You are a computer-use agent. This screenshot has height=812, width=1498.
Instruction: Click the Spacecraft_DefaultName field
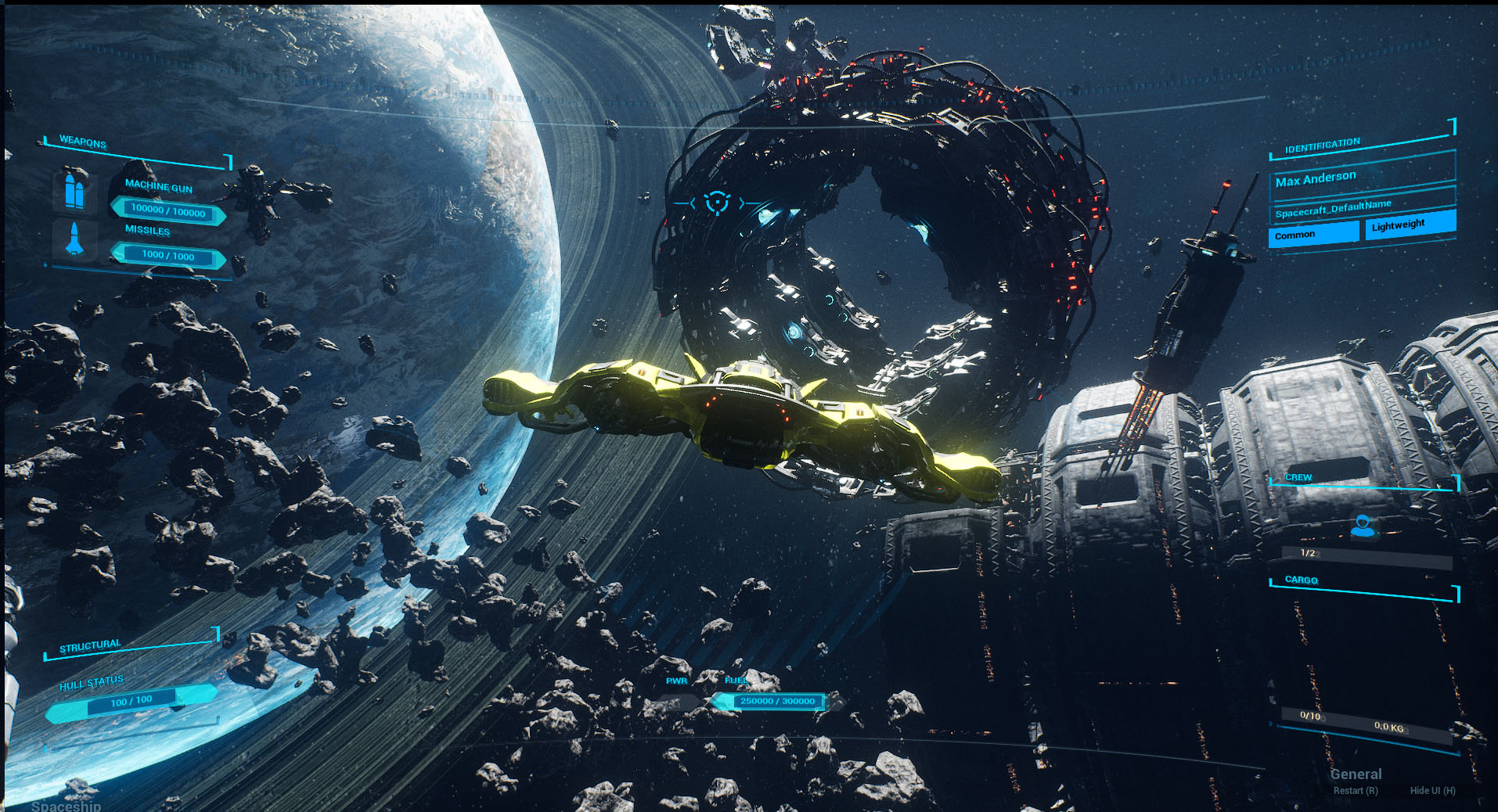[1360, 207]
